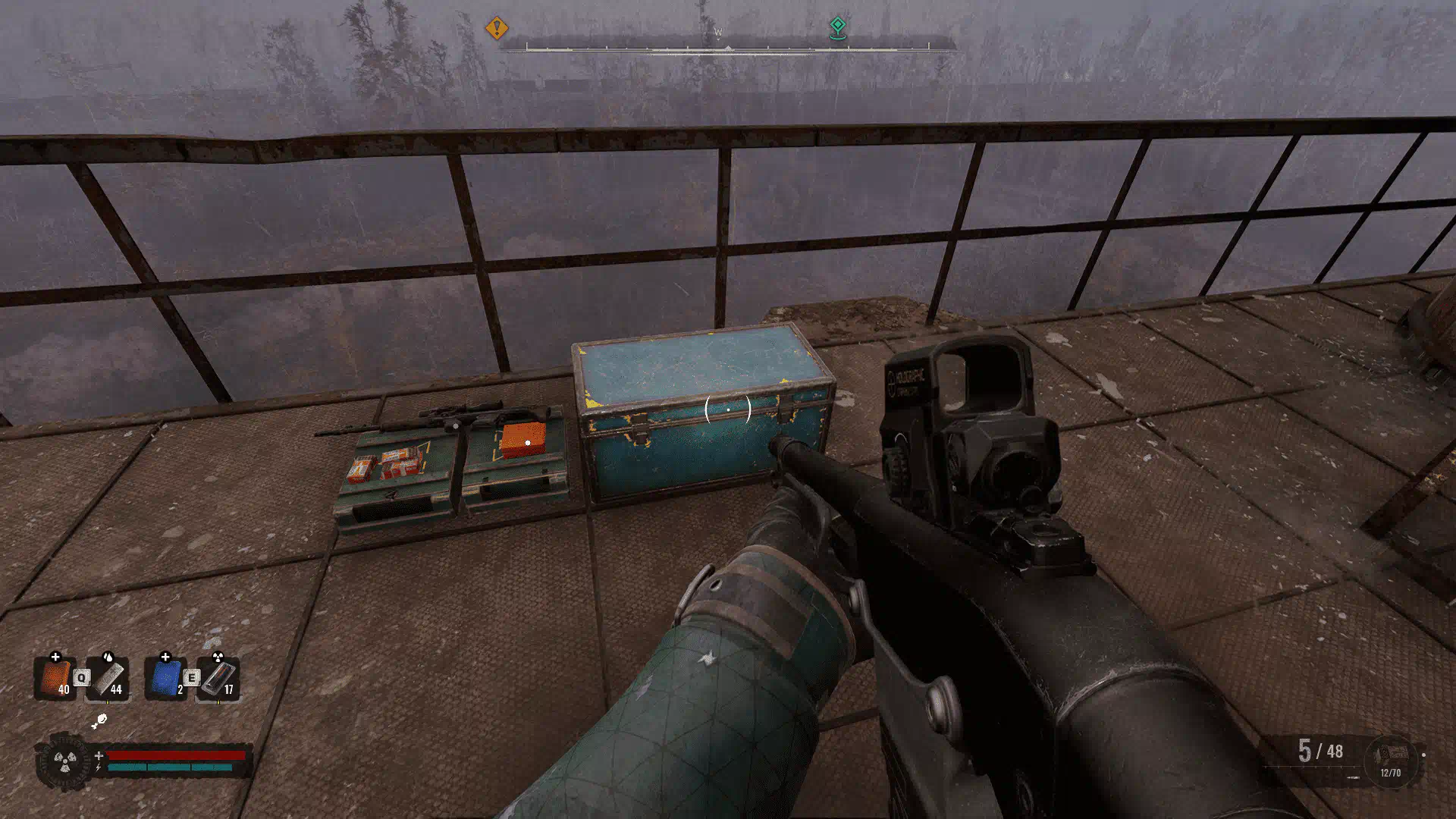Click the orange warning marker on the compass

(497, 29)
